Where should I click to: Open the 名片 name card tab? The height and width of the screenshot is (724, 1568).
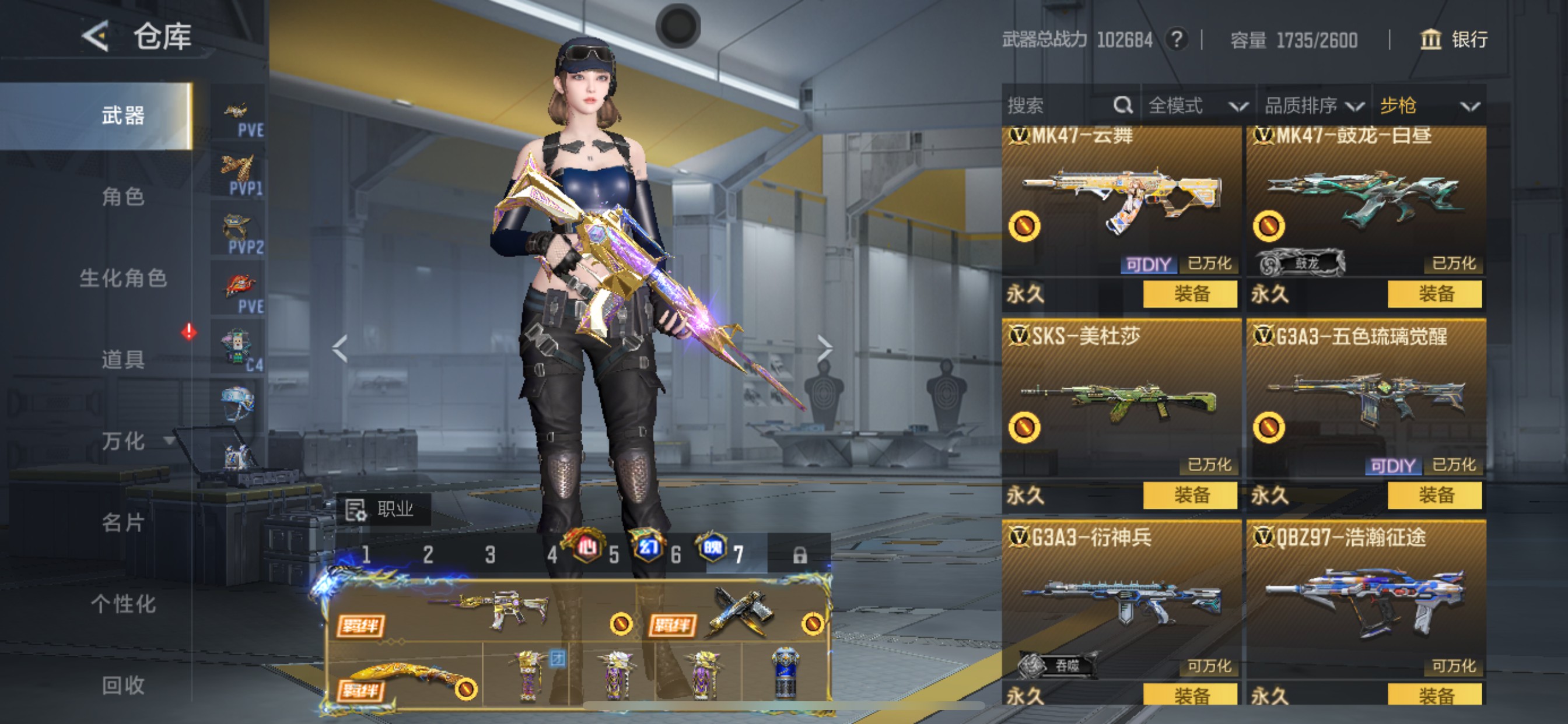[123, 522]
